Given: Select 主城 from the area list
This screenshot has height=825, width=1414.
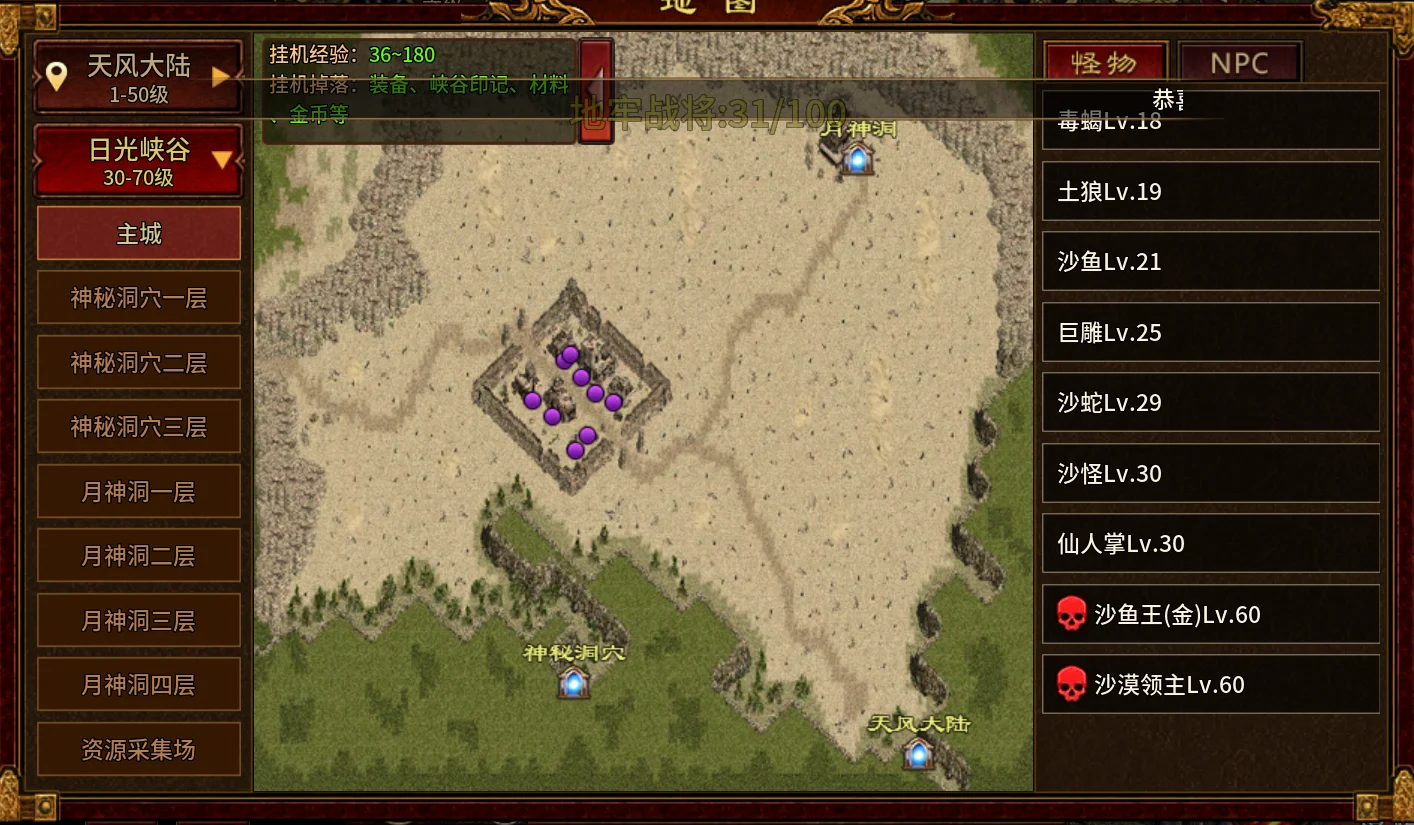Looking at the screenshot, I should [139, 234].
